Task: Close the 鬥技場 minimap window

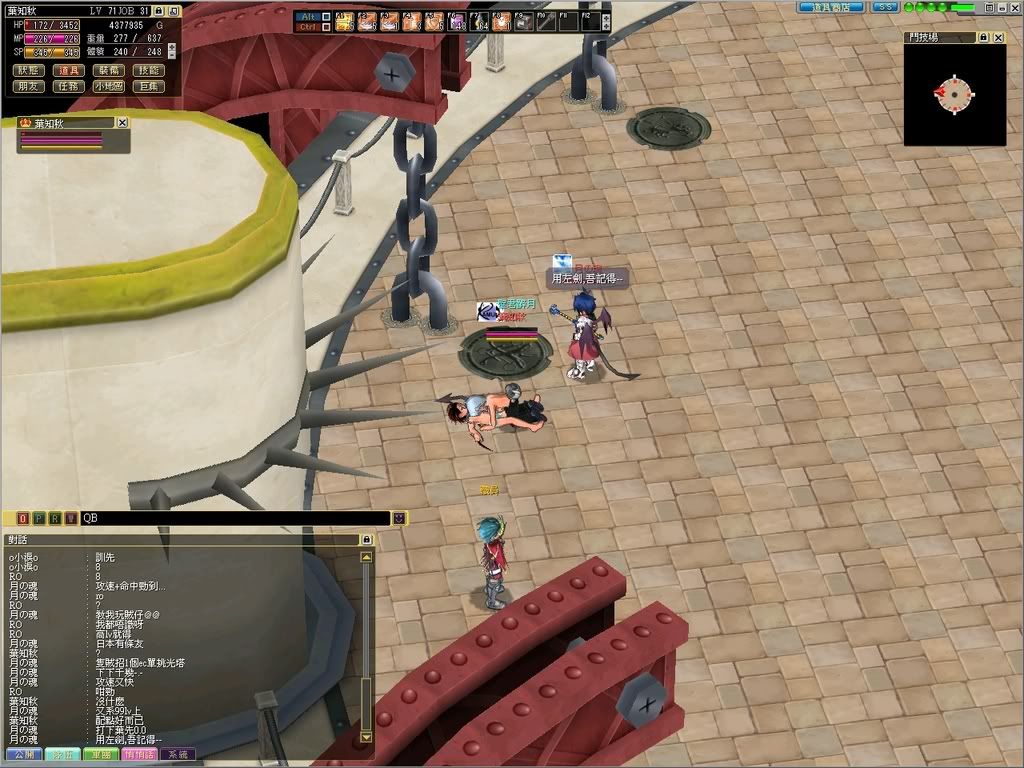Action: (998, 37)
